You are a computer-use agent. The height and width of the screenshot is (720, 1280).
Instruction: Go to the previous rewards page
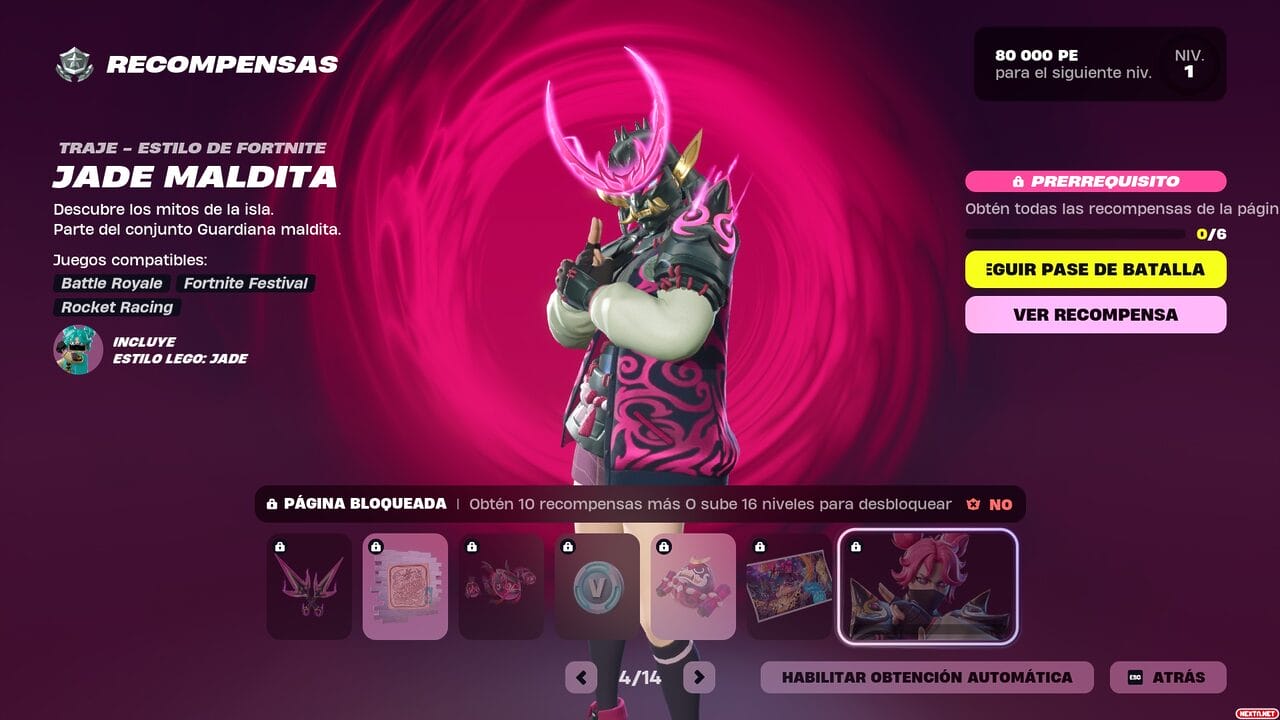pos(581,677)
